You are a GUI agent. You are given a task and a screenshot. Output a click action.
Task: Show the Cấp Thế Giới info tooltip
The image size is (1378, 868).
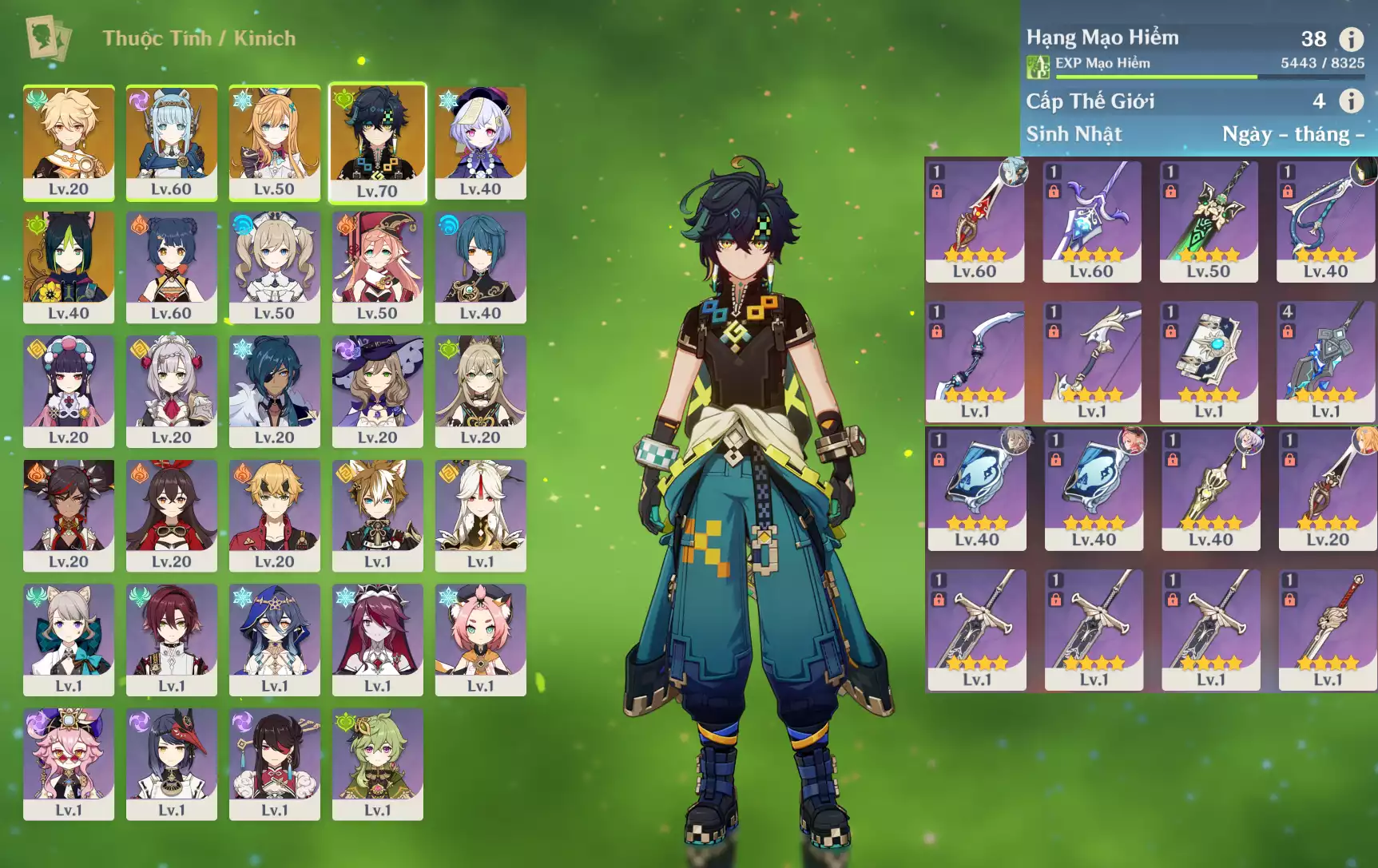(x=1351, y=101)
